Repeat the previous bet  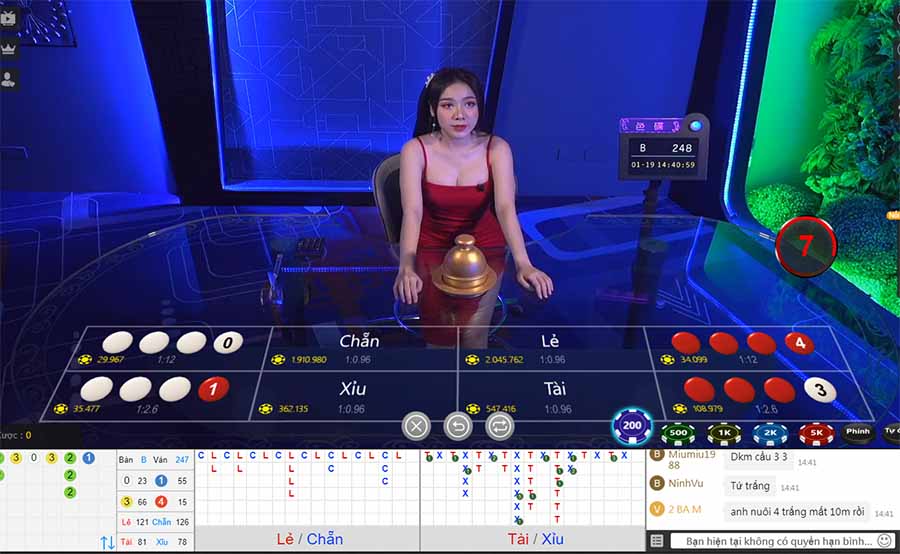point(498,426)
